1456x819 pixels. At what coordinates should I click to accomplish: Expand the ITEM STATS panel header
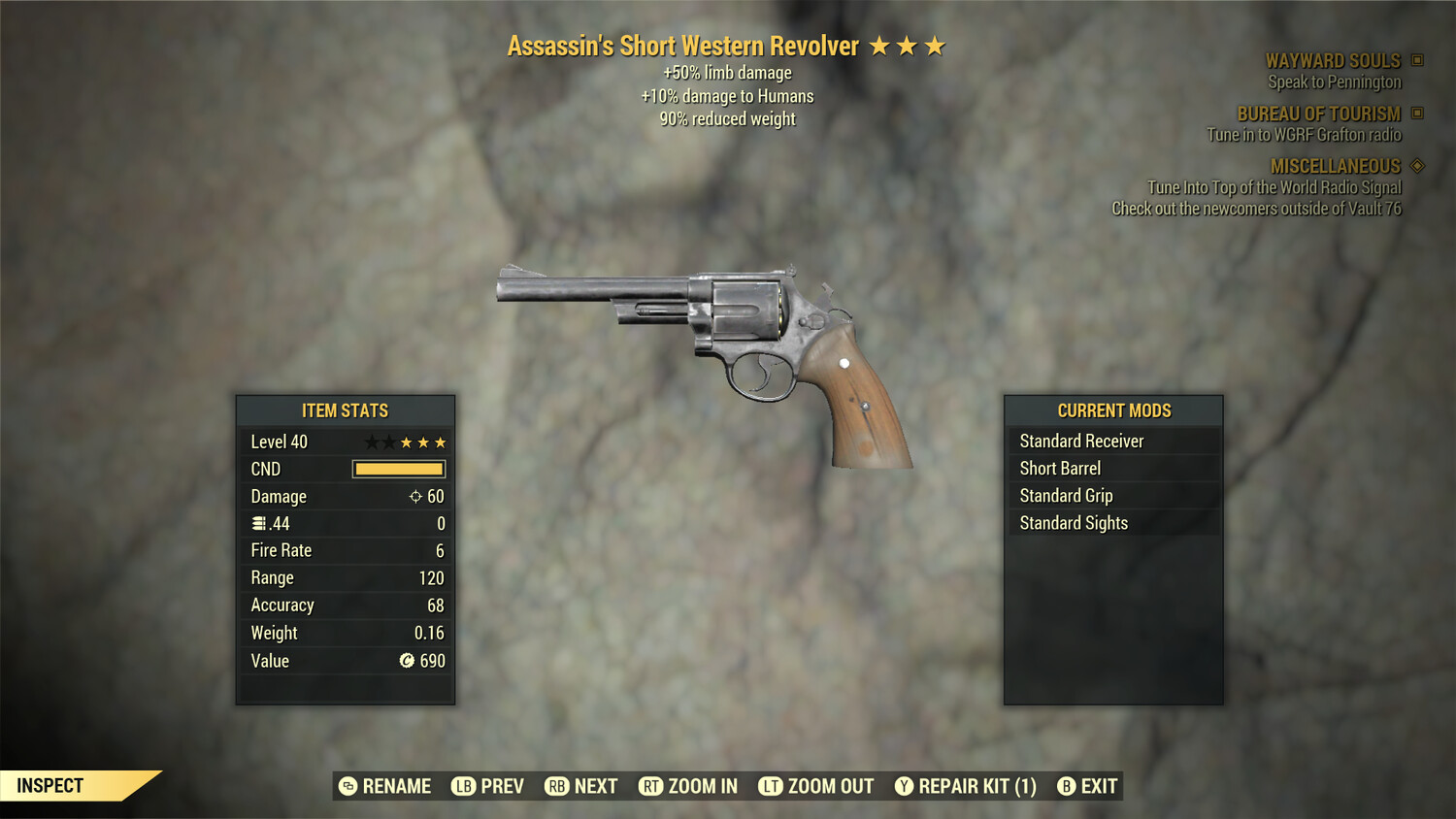click(345, 410)
